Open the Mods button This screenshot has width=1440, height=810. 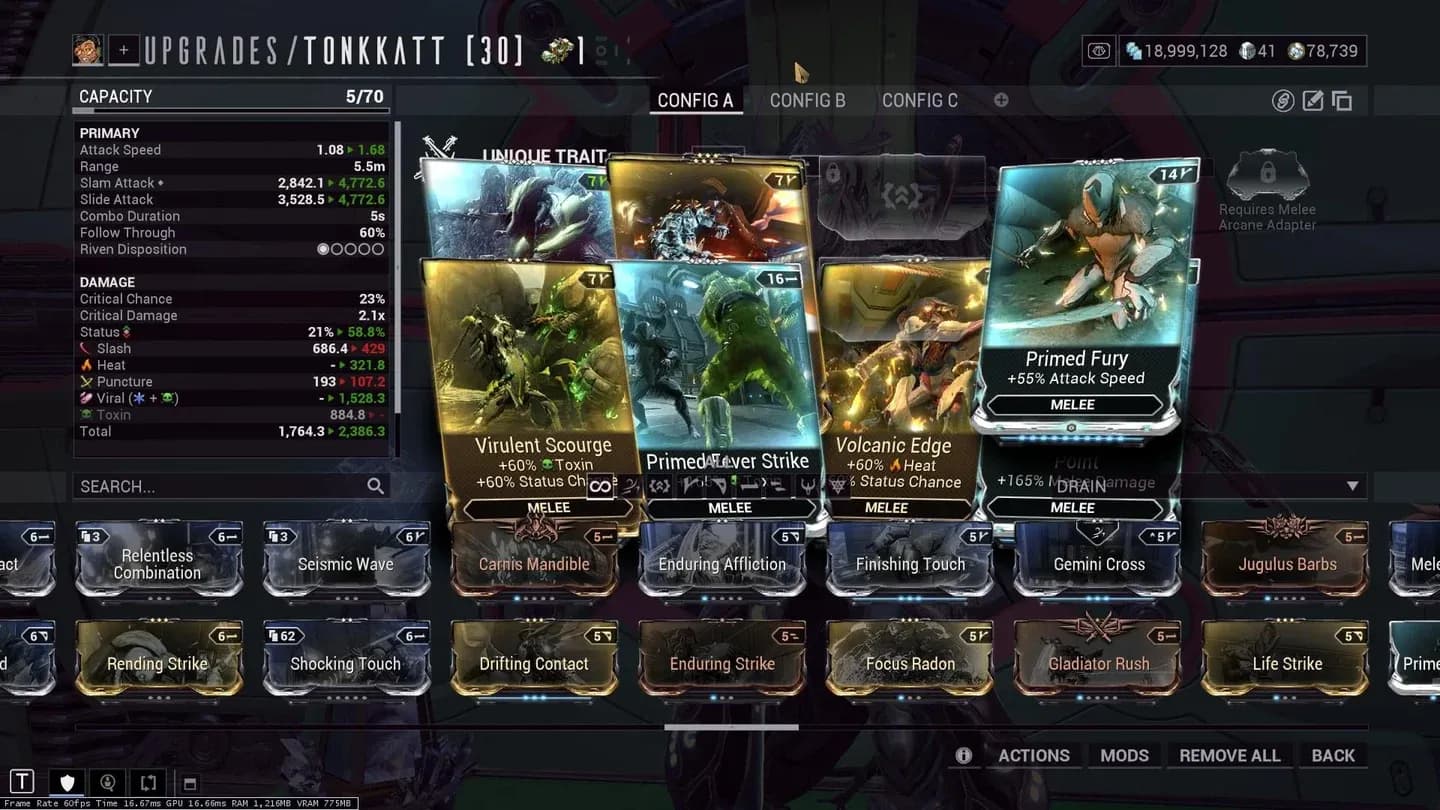click(x=1124, y=755)
